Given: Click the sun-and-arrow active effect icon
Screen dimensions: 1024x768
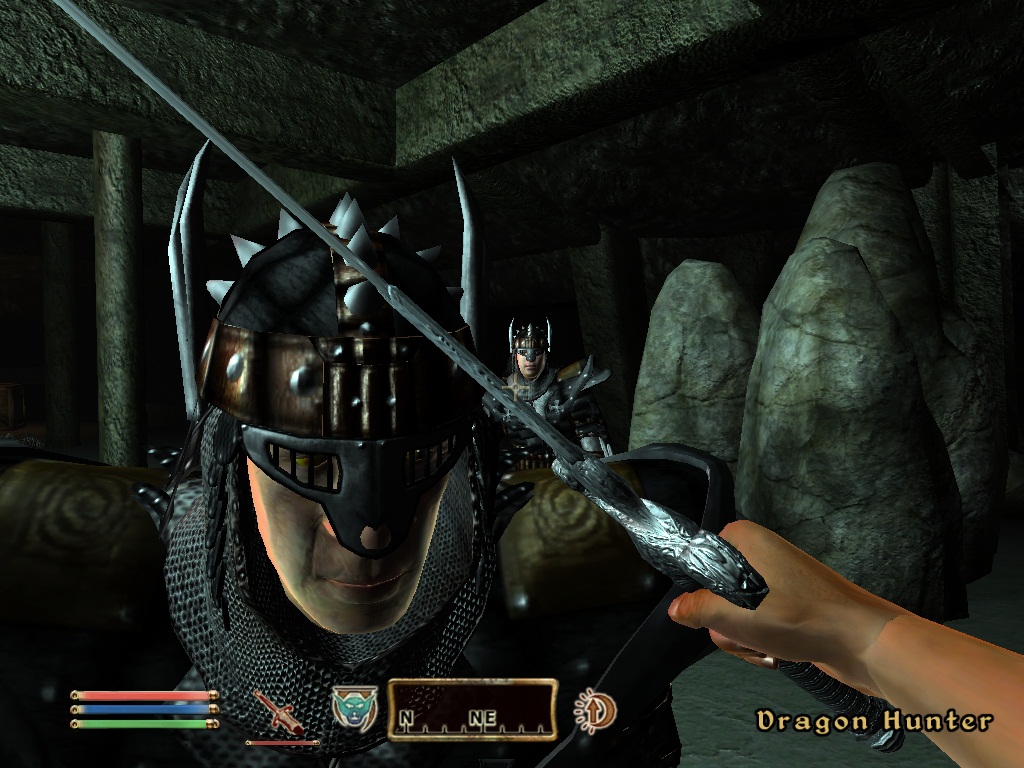Looking at the screenshot, I should click(596, 711).
